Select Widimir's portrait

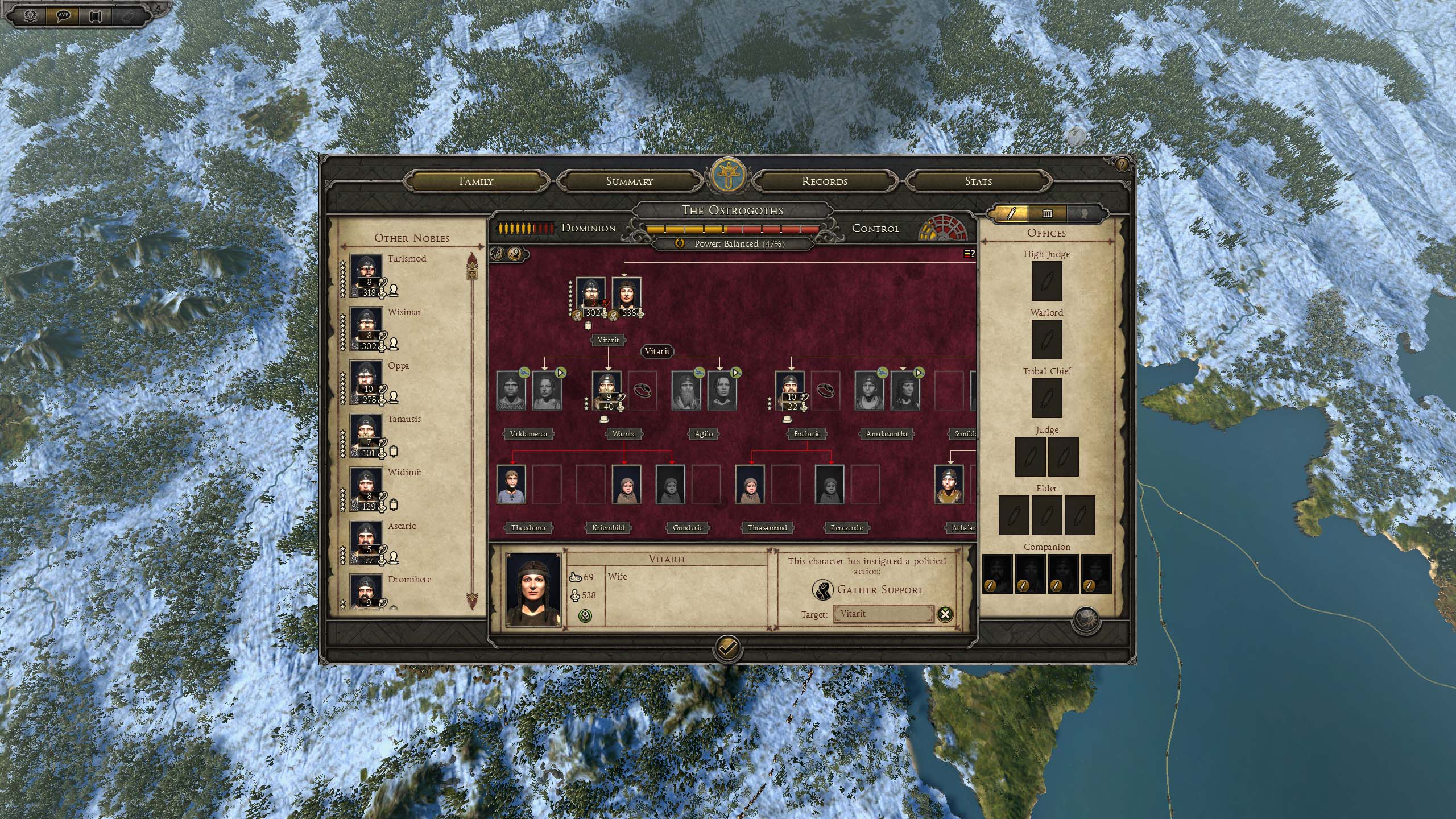click(x=366, y=489)
